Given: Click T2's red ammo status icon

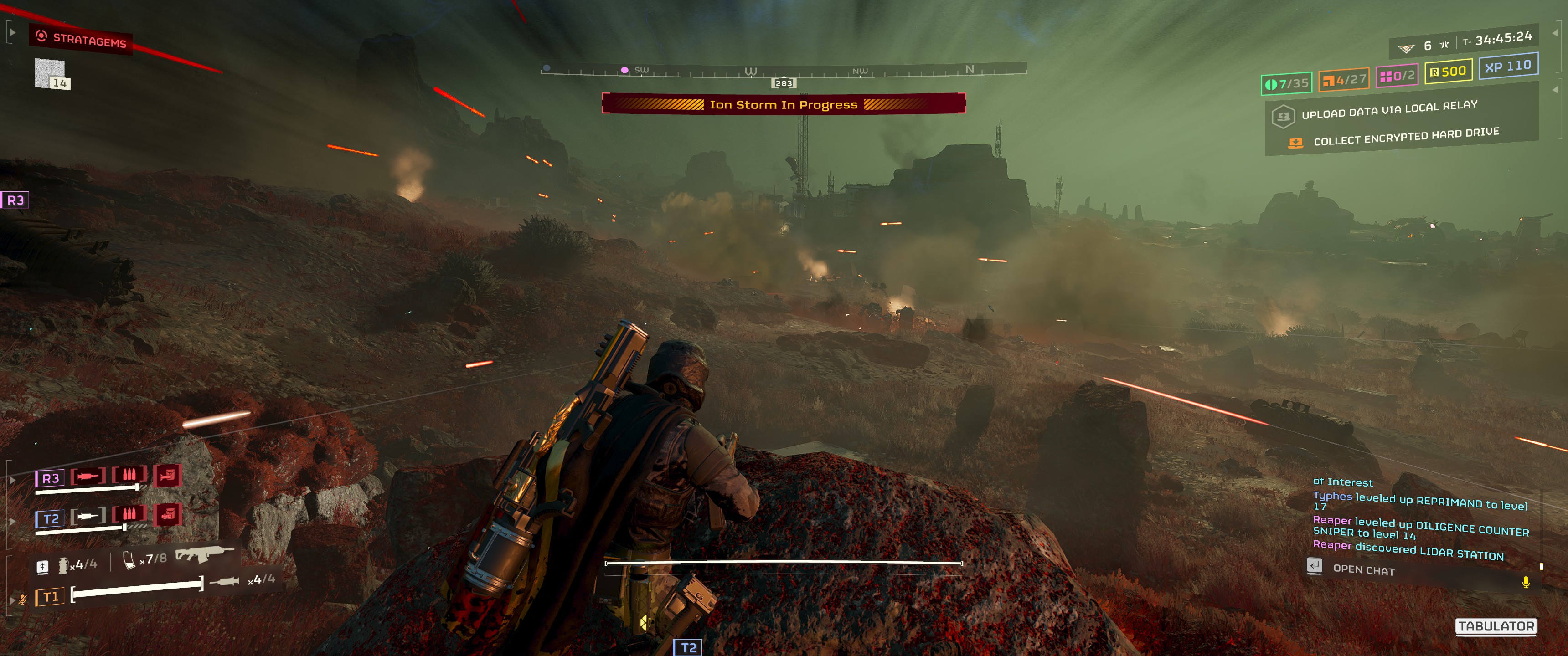Looking at the screenshot, I should pyautogui.click(x=129, y=514).
